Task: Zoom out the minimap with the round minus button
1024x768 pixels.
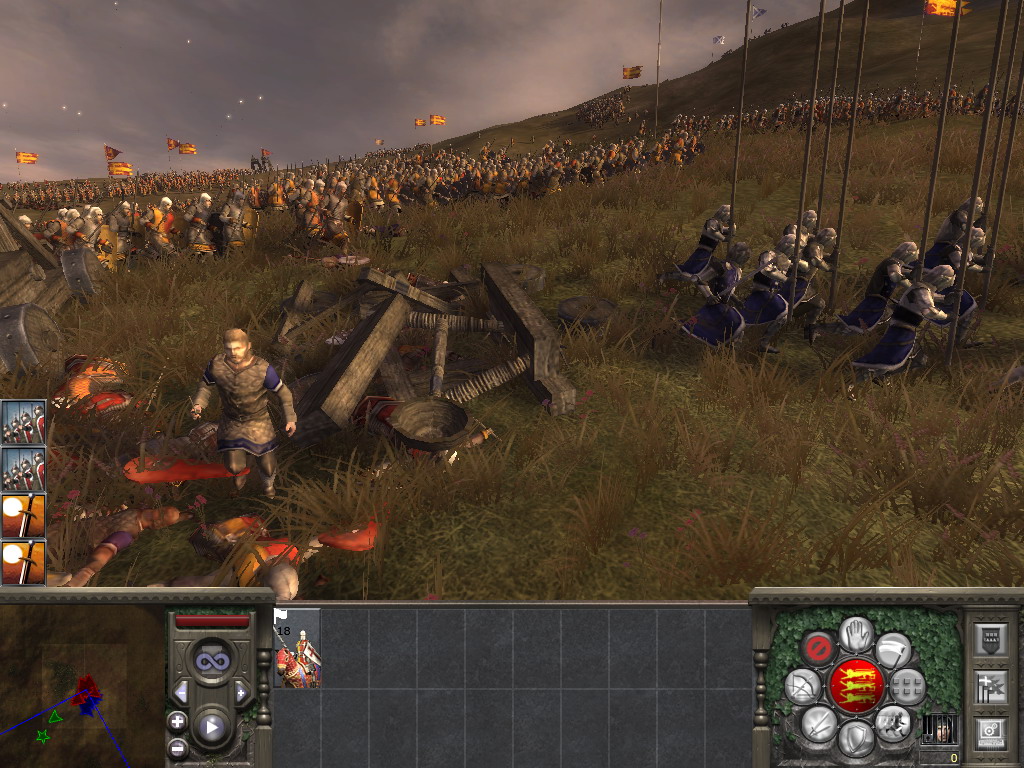Action: (177, 747)
